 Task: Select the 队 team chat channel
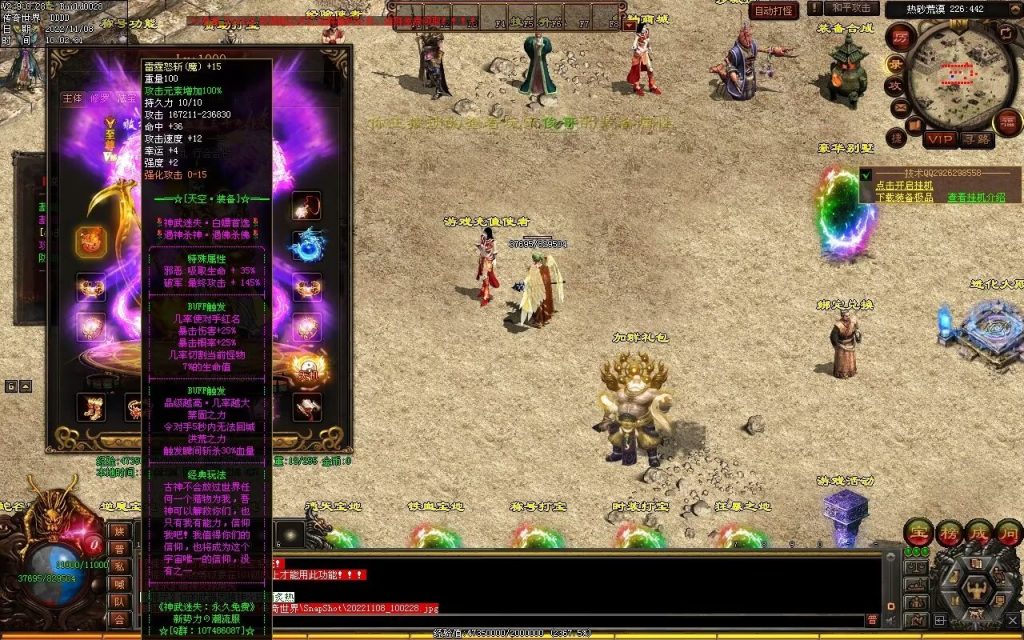[120, 601]
